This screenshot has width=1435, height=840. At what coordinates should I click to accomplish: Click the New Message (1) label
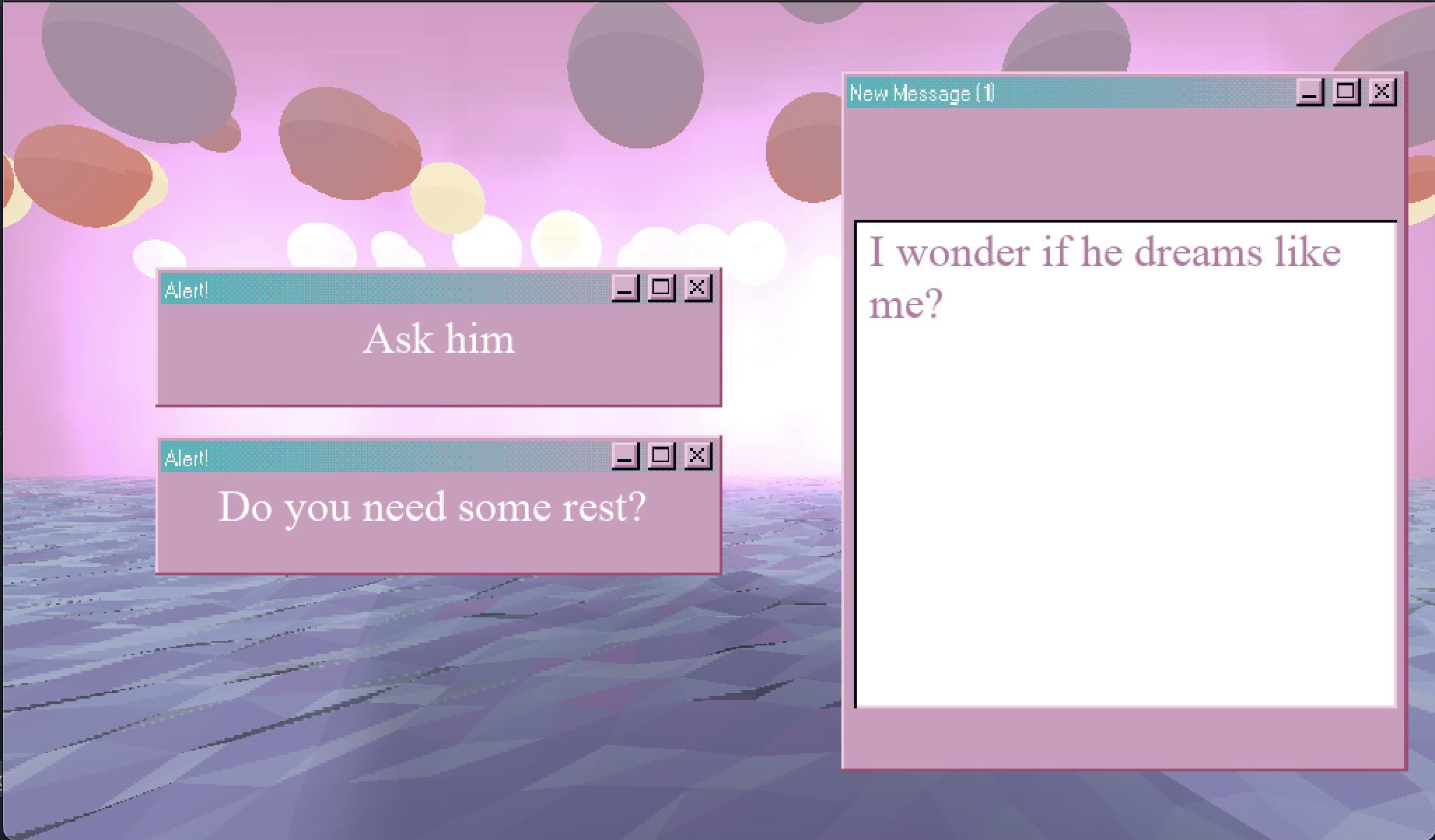pos(923,92)
